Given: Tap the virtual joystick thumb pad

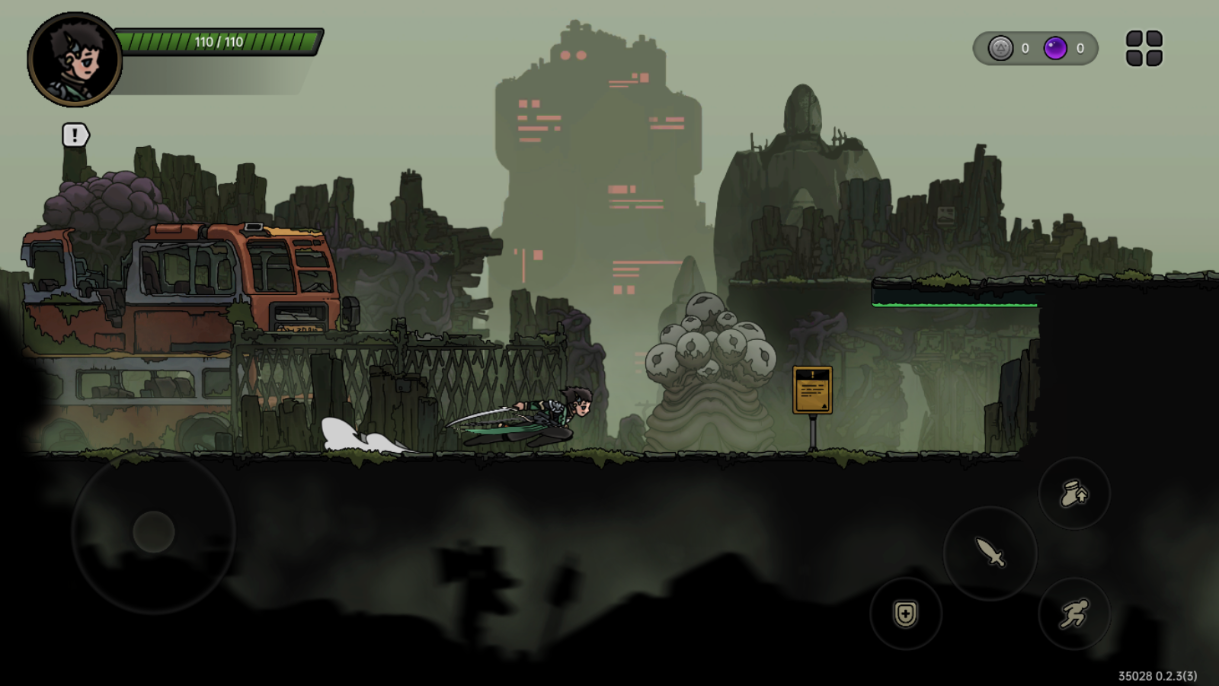Looking at the screenshot, I should 154,532.
